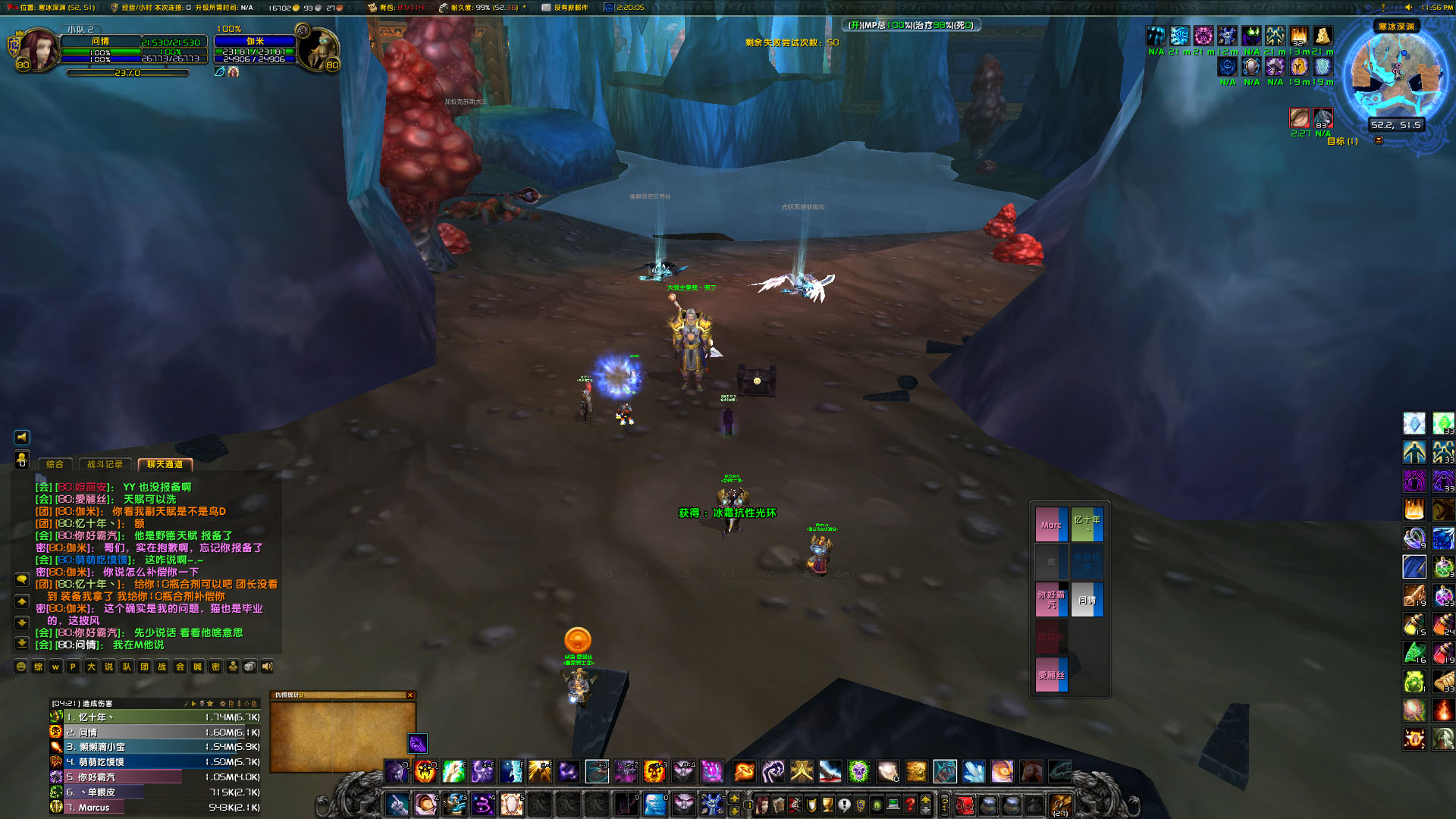Click the red talents icon in the micro-menu
This screenshot has width=1456, height=819.
coord(794,805)
